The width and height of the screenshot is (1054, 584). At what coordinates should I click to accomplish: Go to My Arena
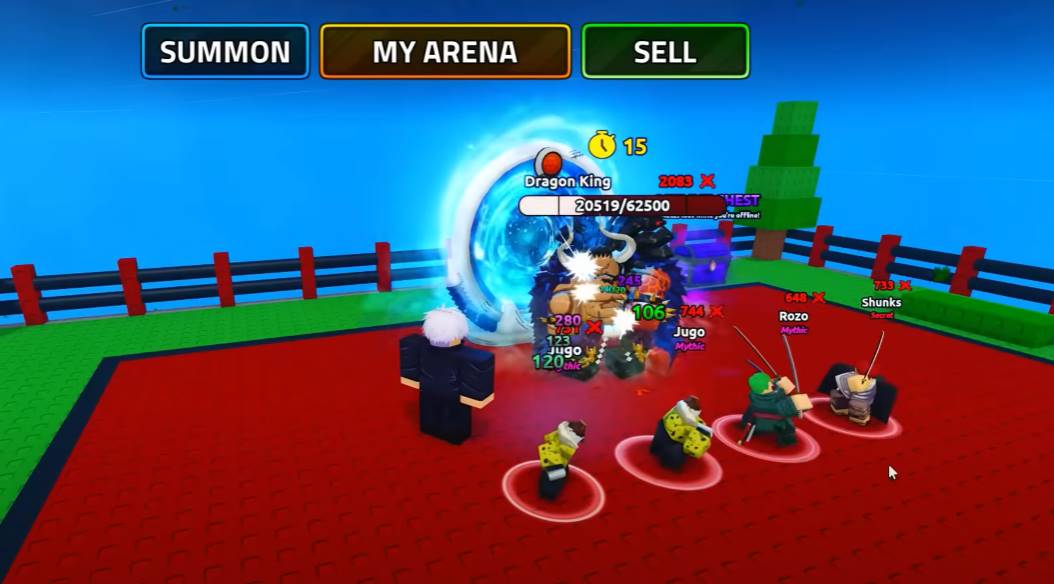point(445,52)
